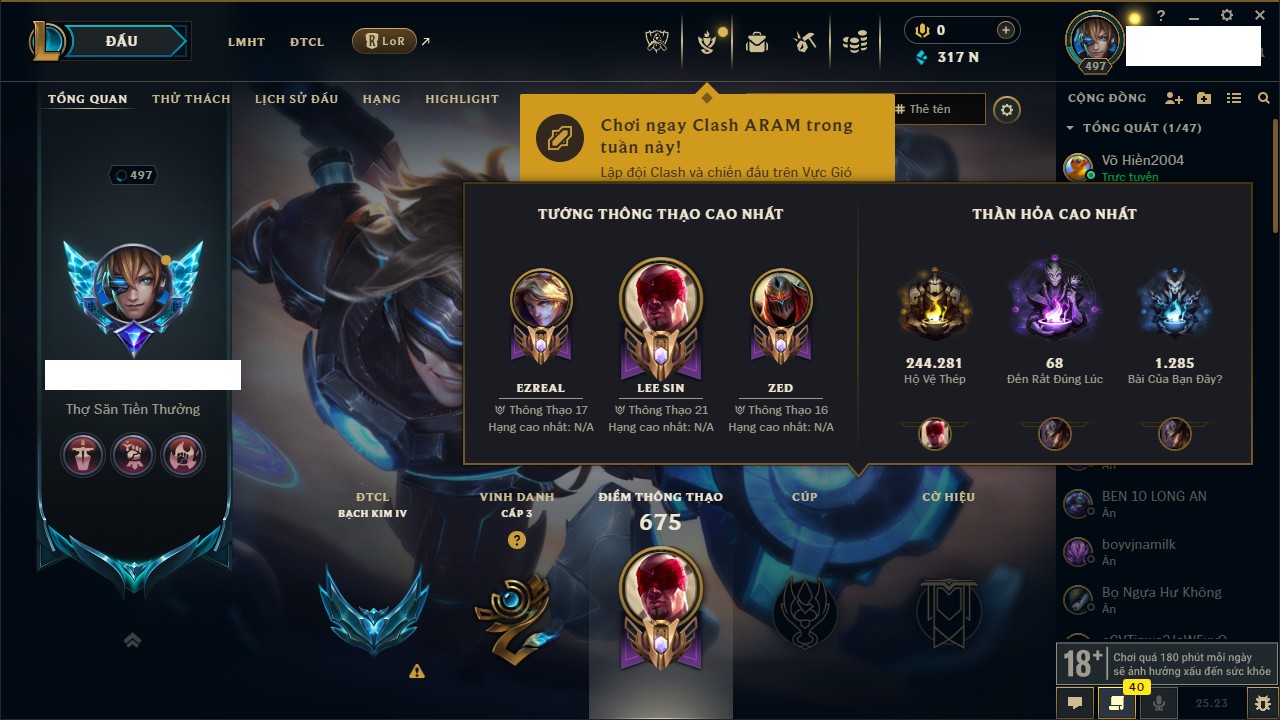Screen dimensions: 1280x720
Task: Select the Tổng Quan tab
Action: (x=88, y=99)
